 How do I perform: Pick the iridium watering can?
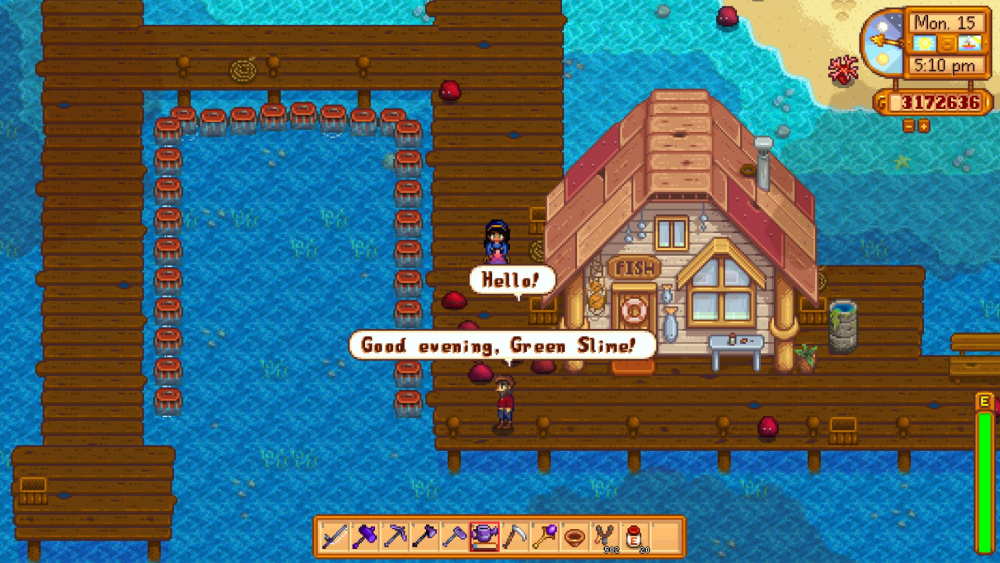pyautogui.click(x=485, y=537)
